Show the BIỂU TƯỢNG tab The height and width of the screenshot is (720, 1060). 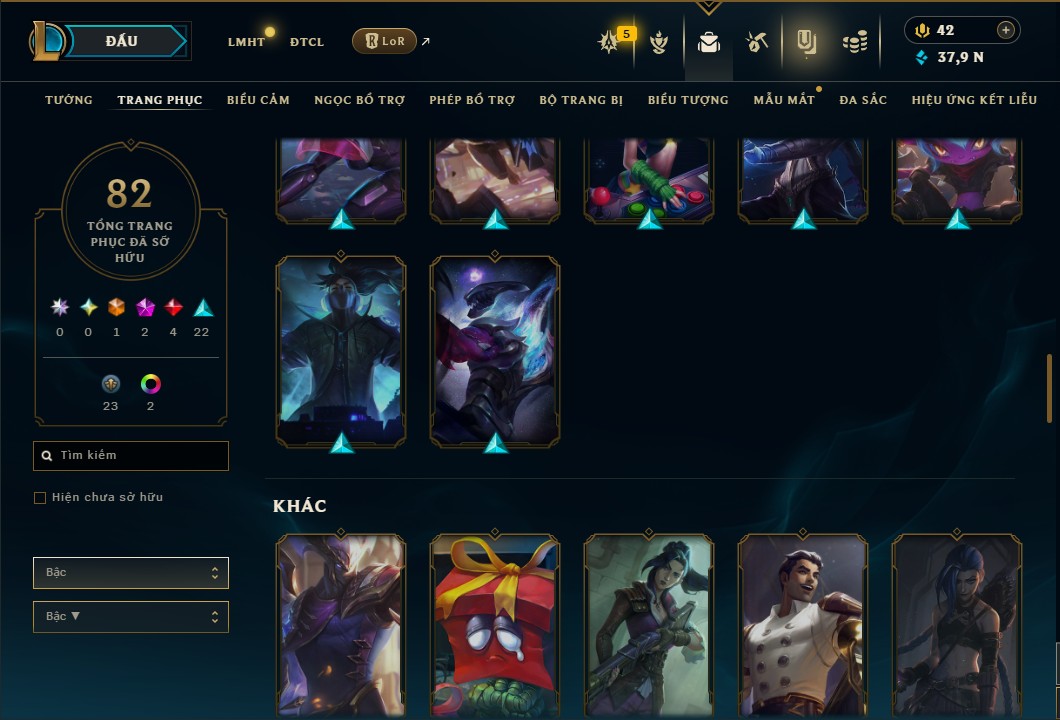(x=688, y=100)
